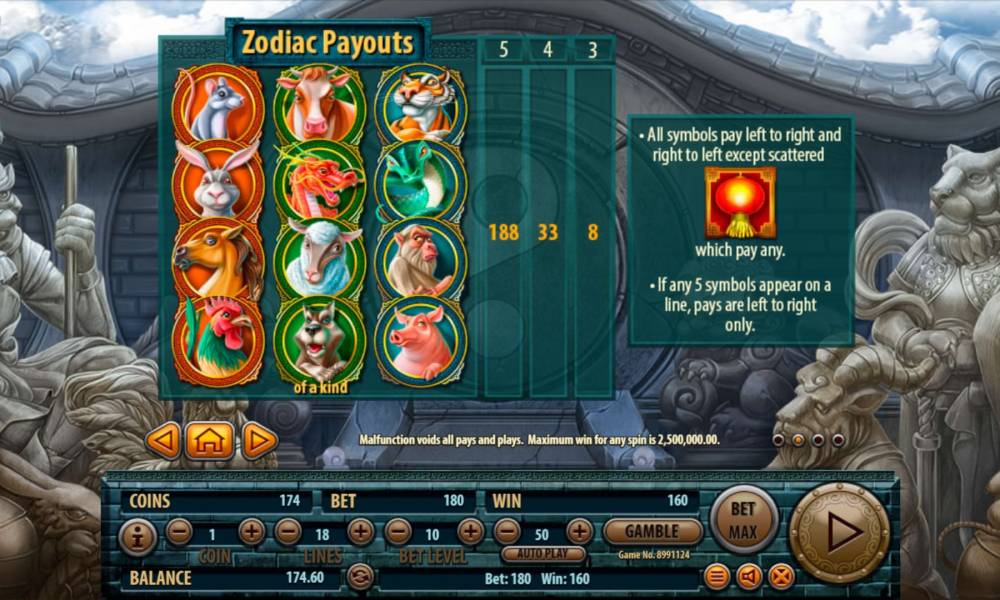Toggle sound with the speaker icon
This screenshot has width=1000, height=600.
click(x=749, y=576)
